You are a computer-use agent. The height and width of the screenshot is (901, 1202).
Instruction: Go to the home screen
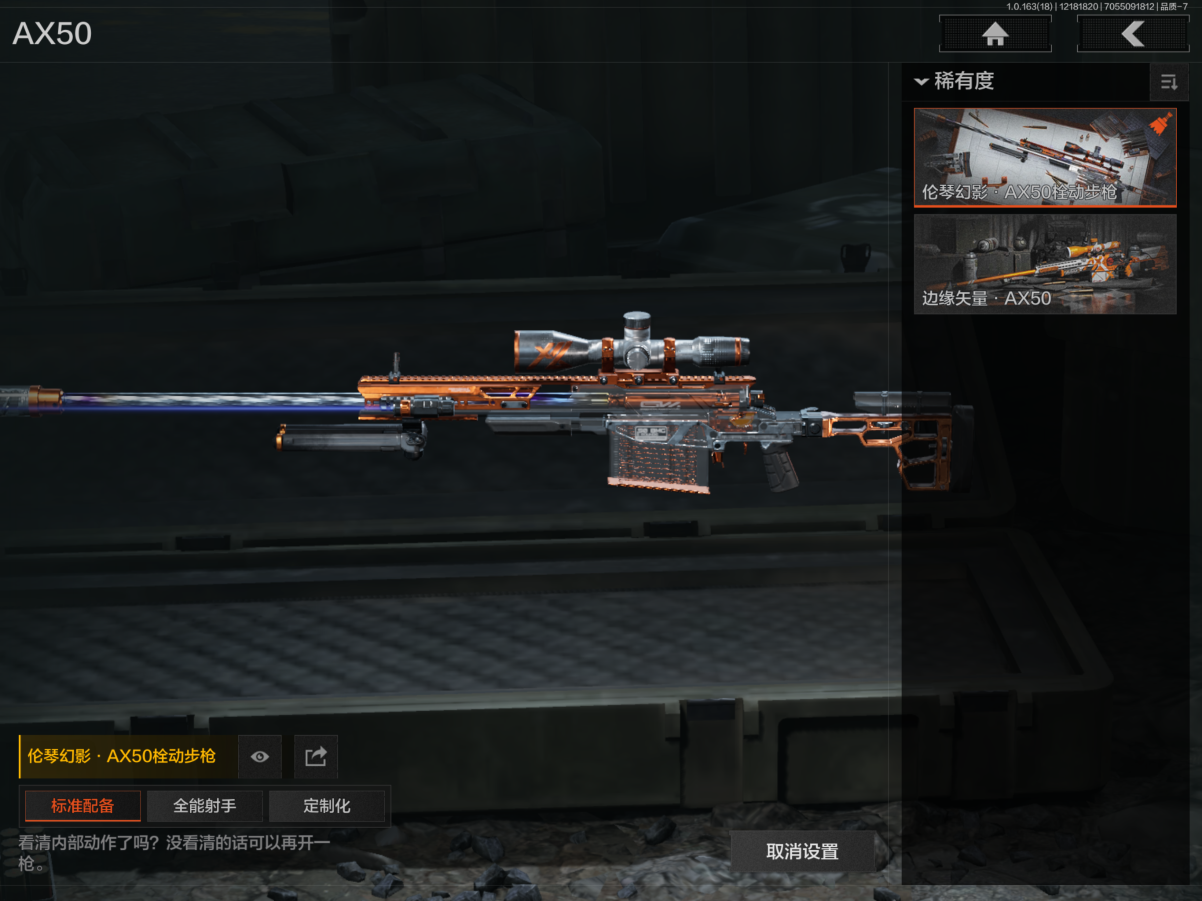(995, 35)
